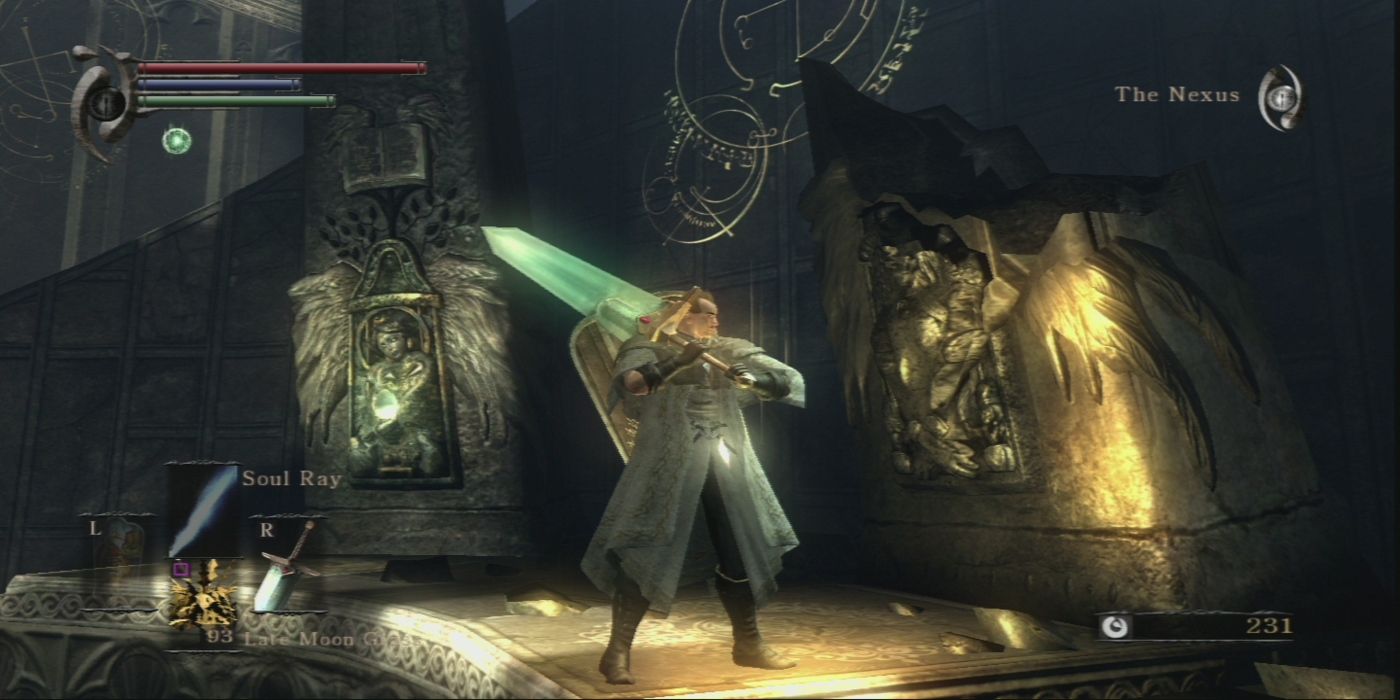Click the souls counter icon
The image size is (1400, 700).
(1115, 627)
